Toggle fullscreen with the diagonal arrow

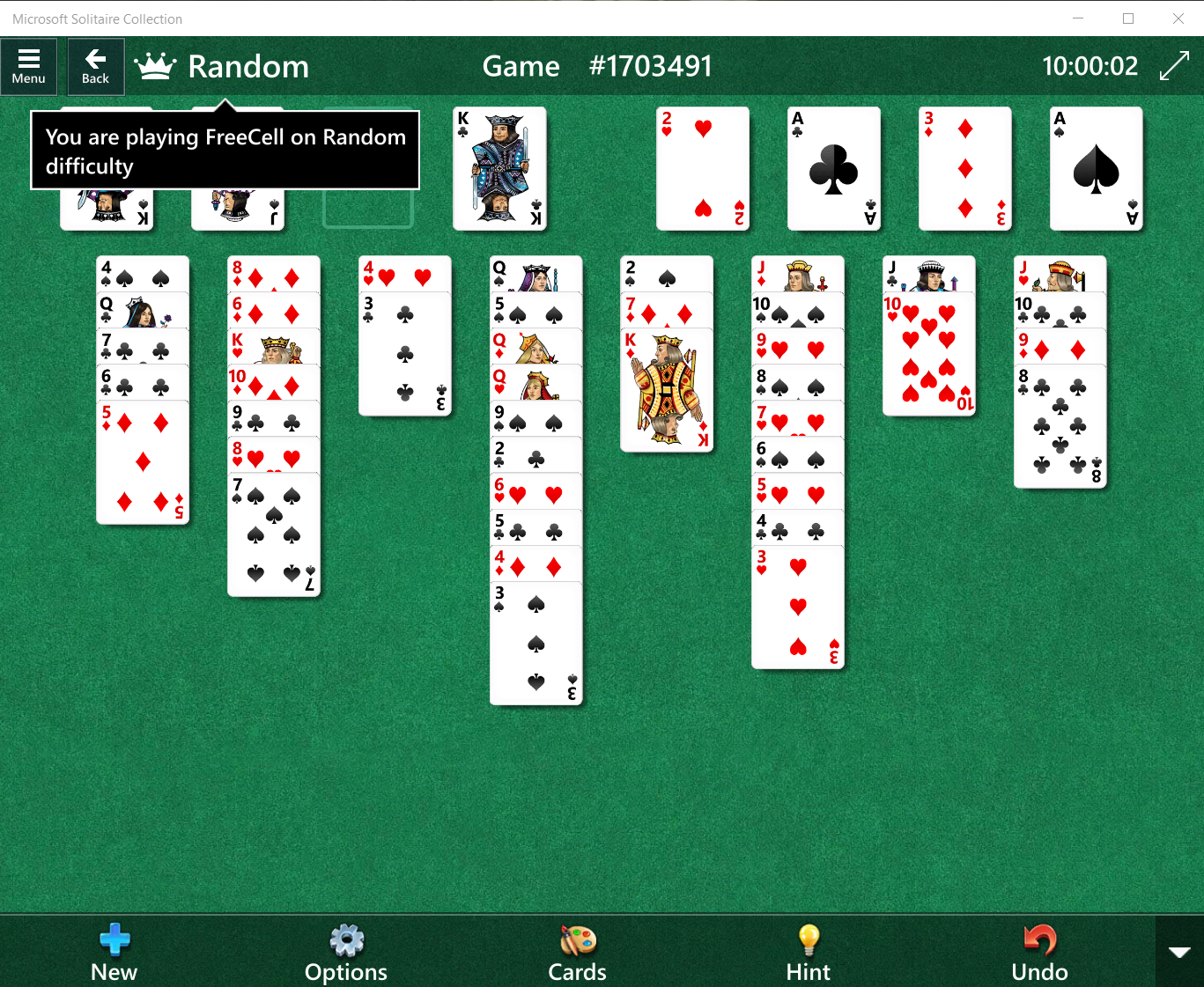click(1175, 66)
